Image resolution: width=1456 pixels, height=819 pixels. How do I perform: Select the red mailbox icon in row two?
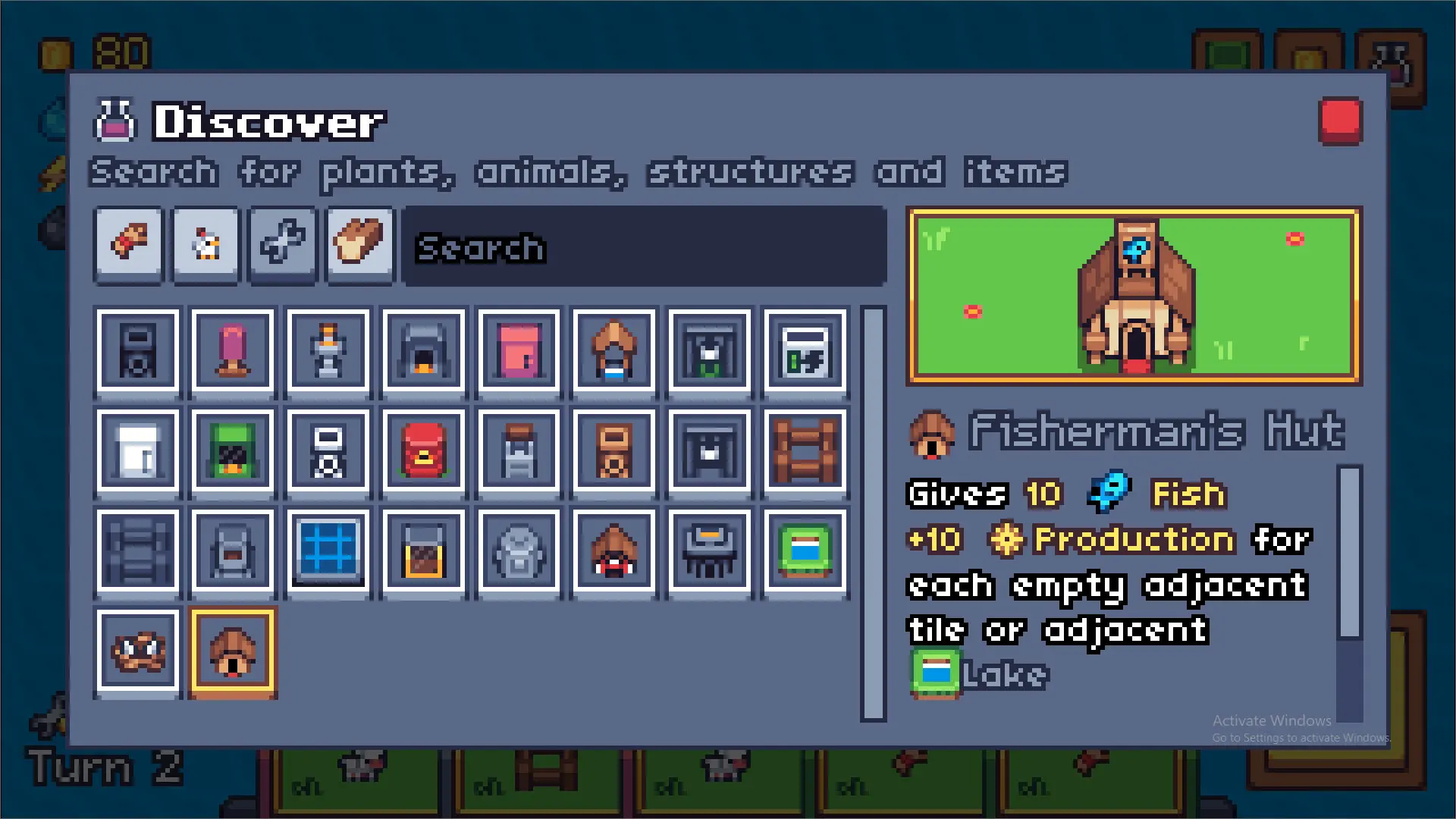click(424, 453)
